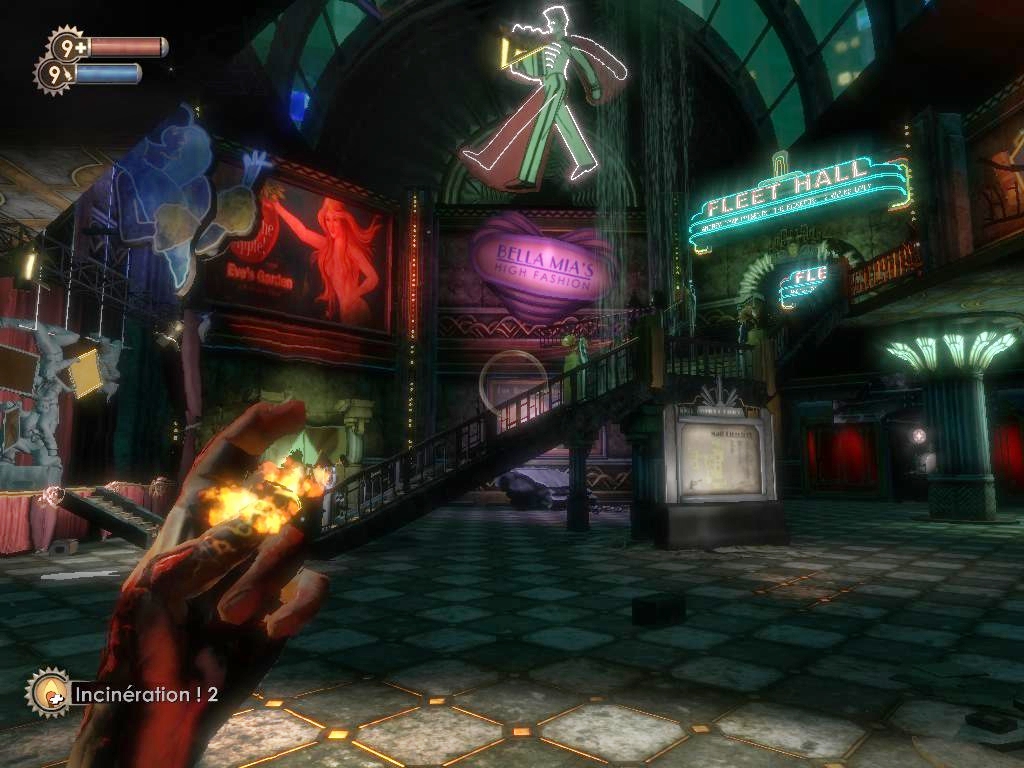The height and width of the screenshot is (768, 1024).
Task: Click the EVE hypo gear icon
Action: tap(52, 74)
